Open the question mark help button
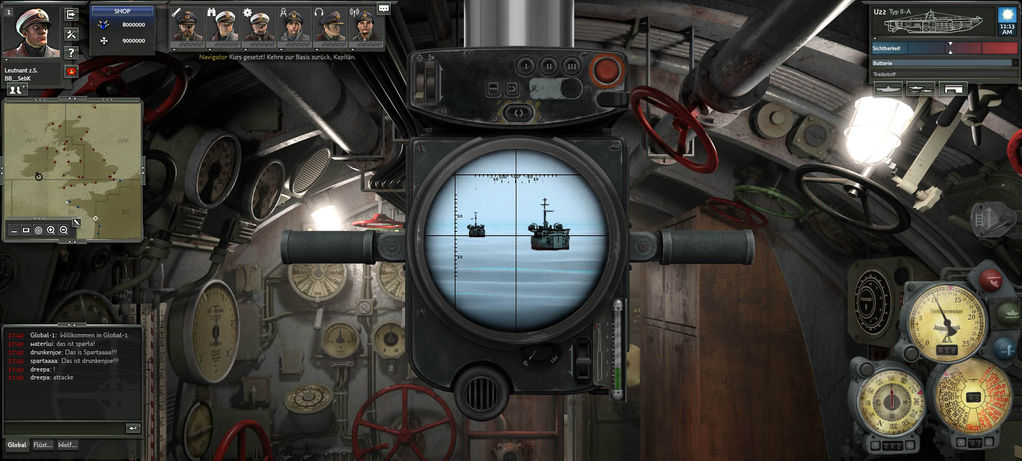This screenshot has height=461, width=1022. [71, 52]
